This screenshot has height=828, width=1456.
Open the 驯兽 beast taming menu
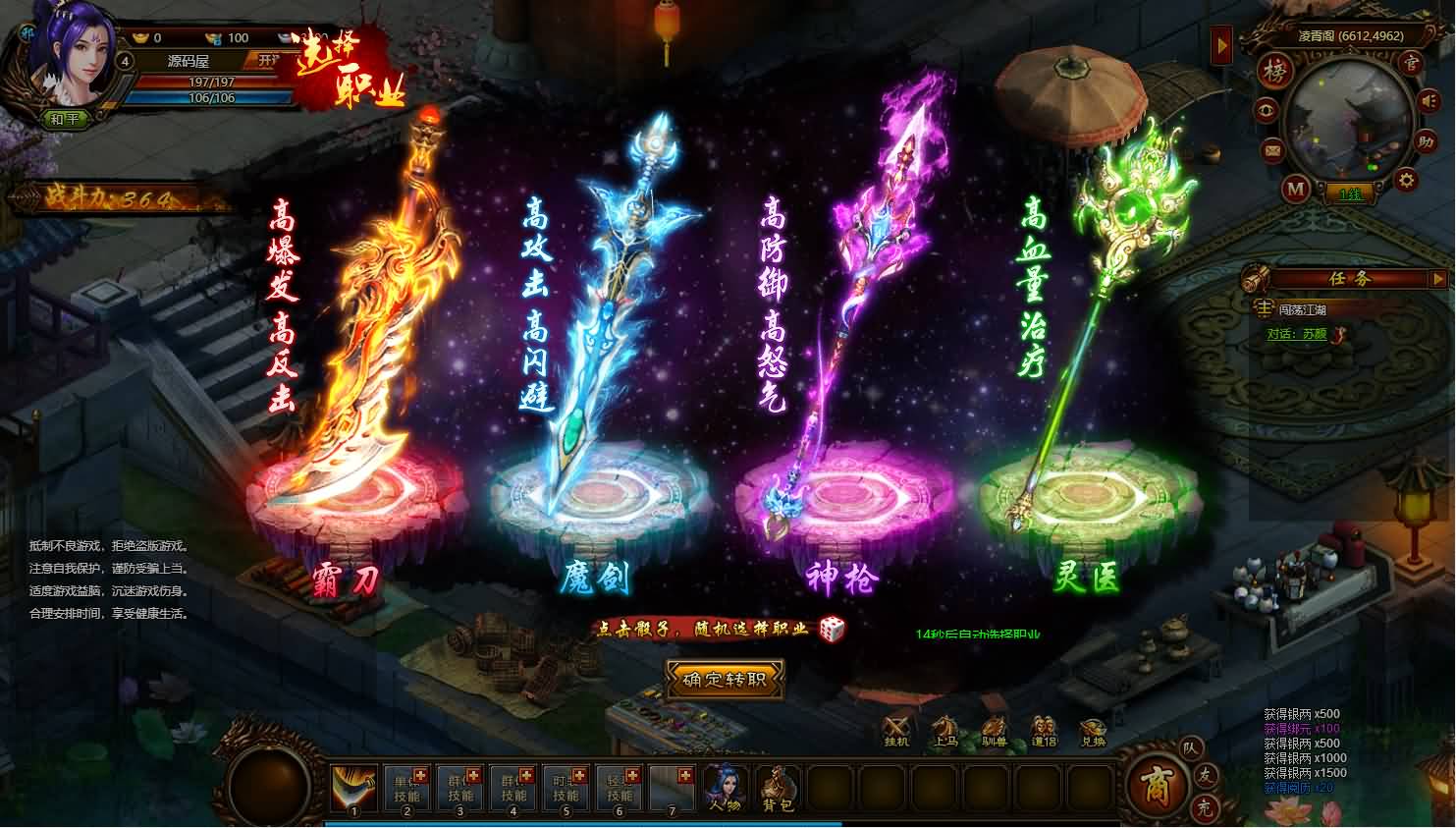[x=995, y=730]
